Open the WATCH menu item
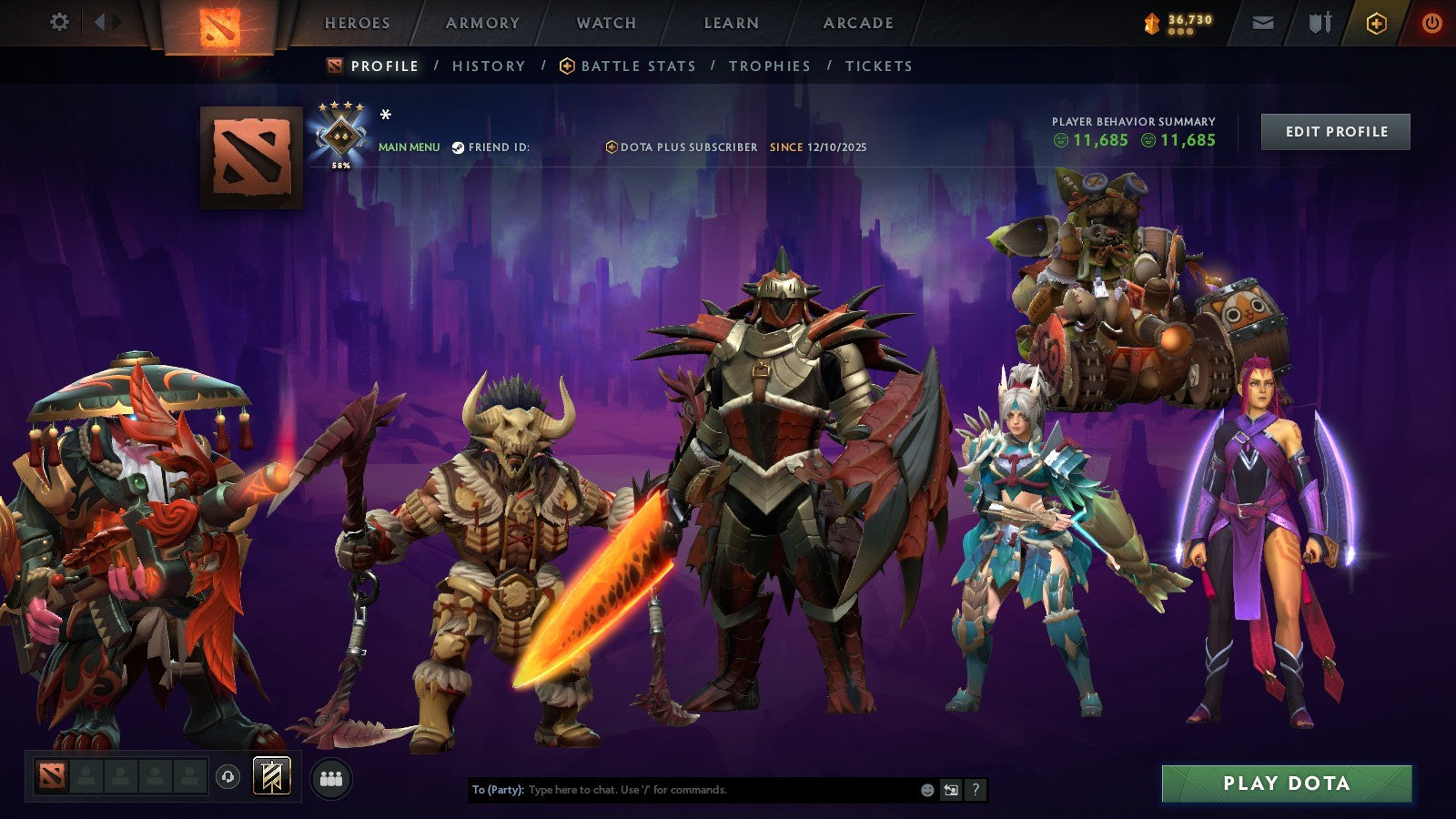This screenshot has width=1456, height=819. (605, 23)
